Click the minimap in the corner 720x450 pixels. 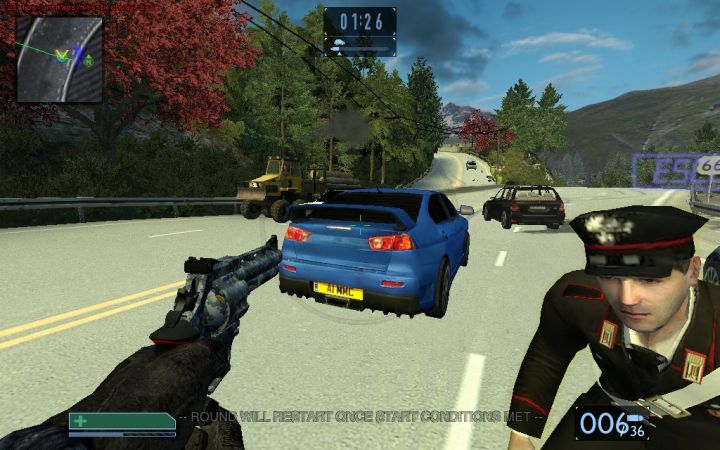click(x=59, y=59)
